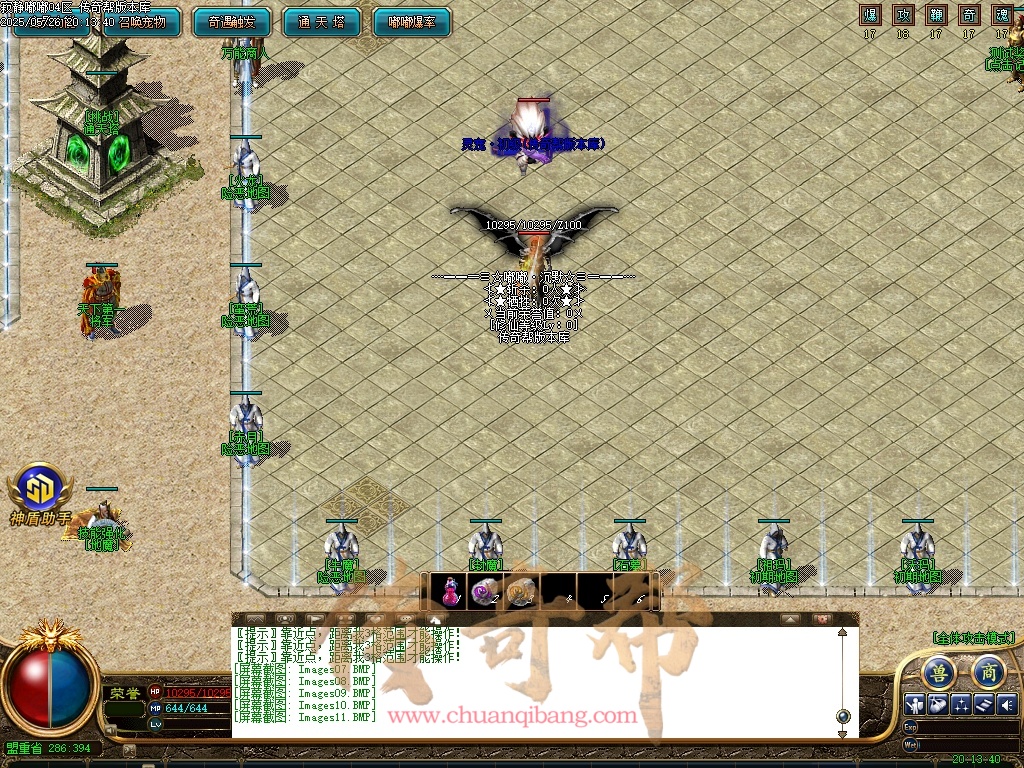Image resolution: width=1024 pixels, height=768 pixels.
Task: Show the 嘟嘟爆率 drop rates
Action: point(411,22)
